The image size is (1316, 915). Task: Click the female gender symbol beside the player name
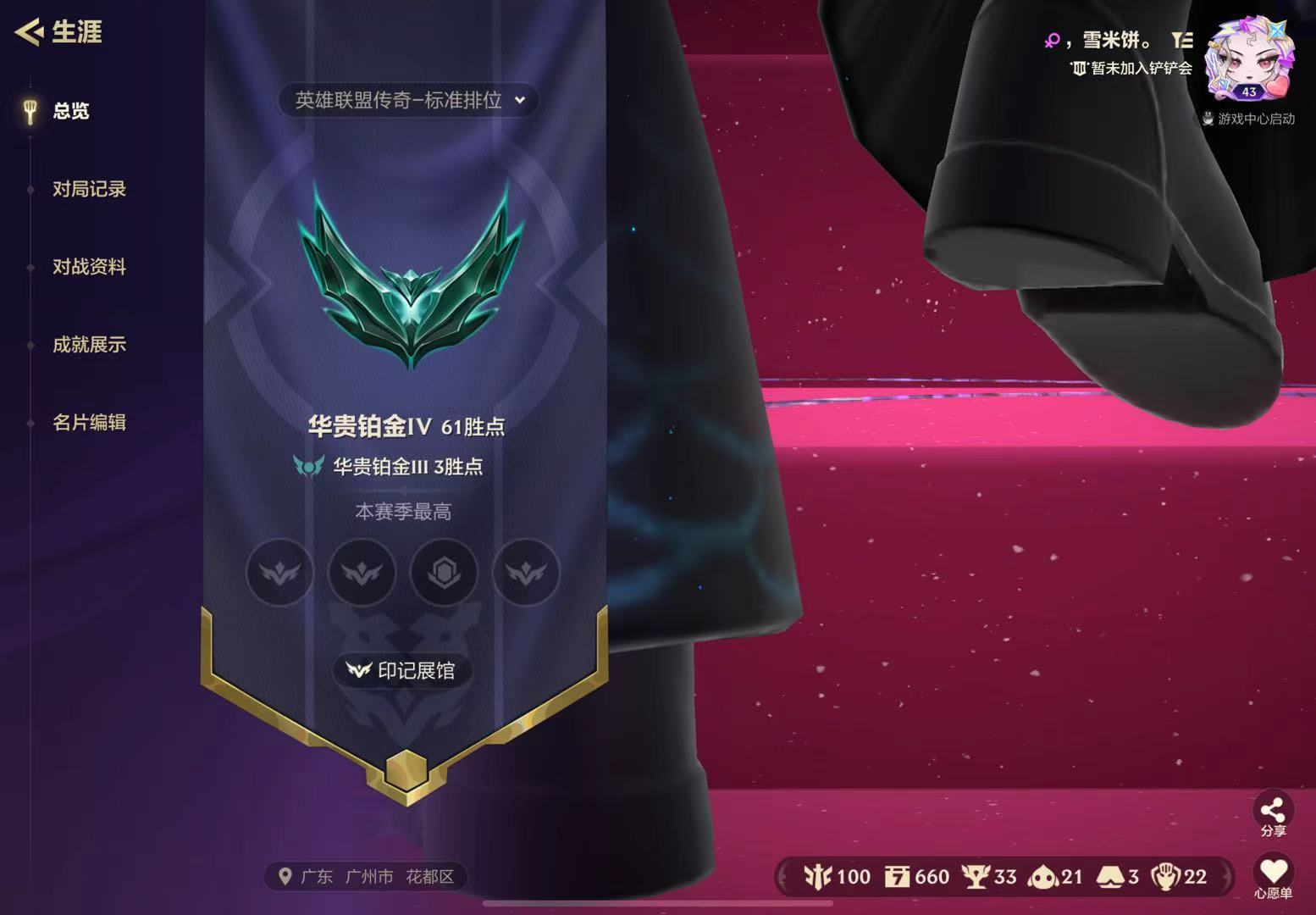(x=1052, y=41)
